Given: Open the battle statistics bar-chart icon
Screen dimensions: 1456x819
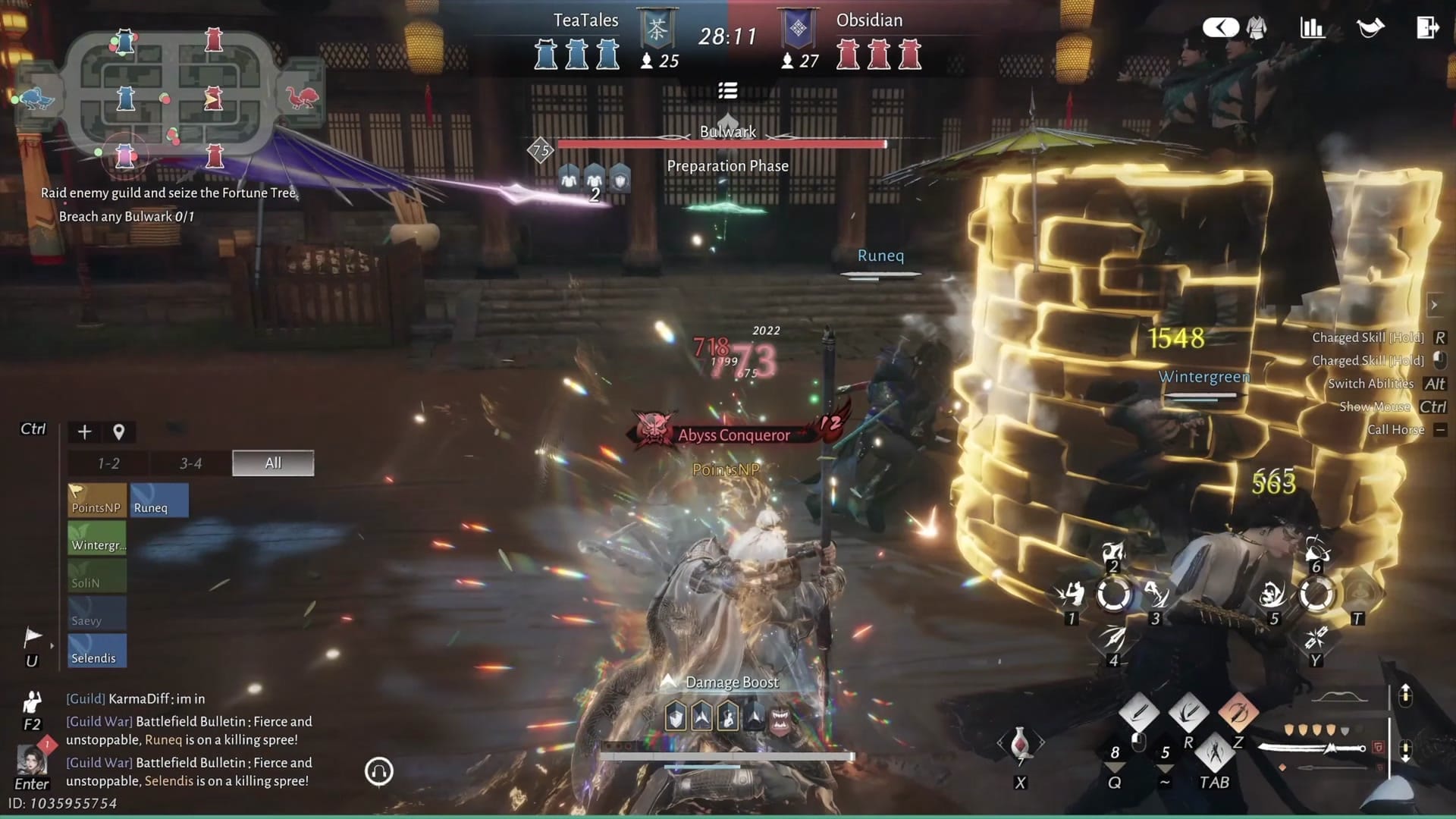Looking at the screenshot, I should (x=1312, y=27).
